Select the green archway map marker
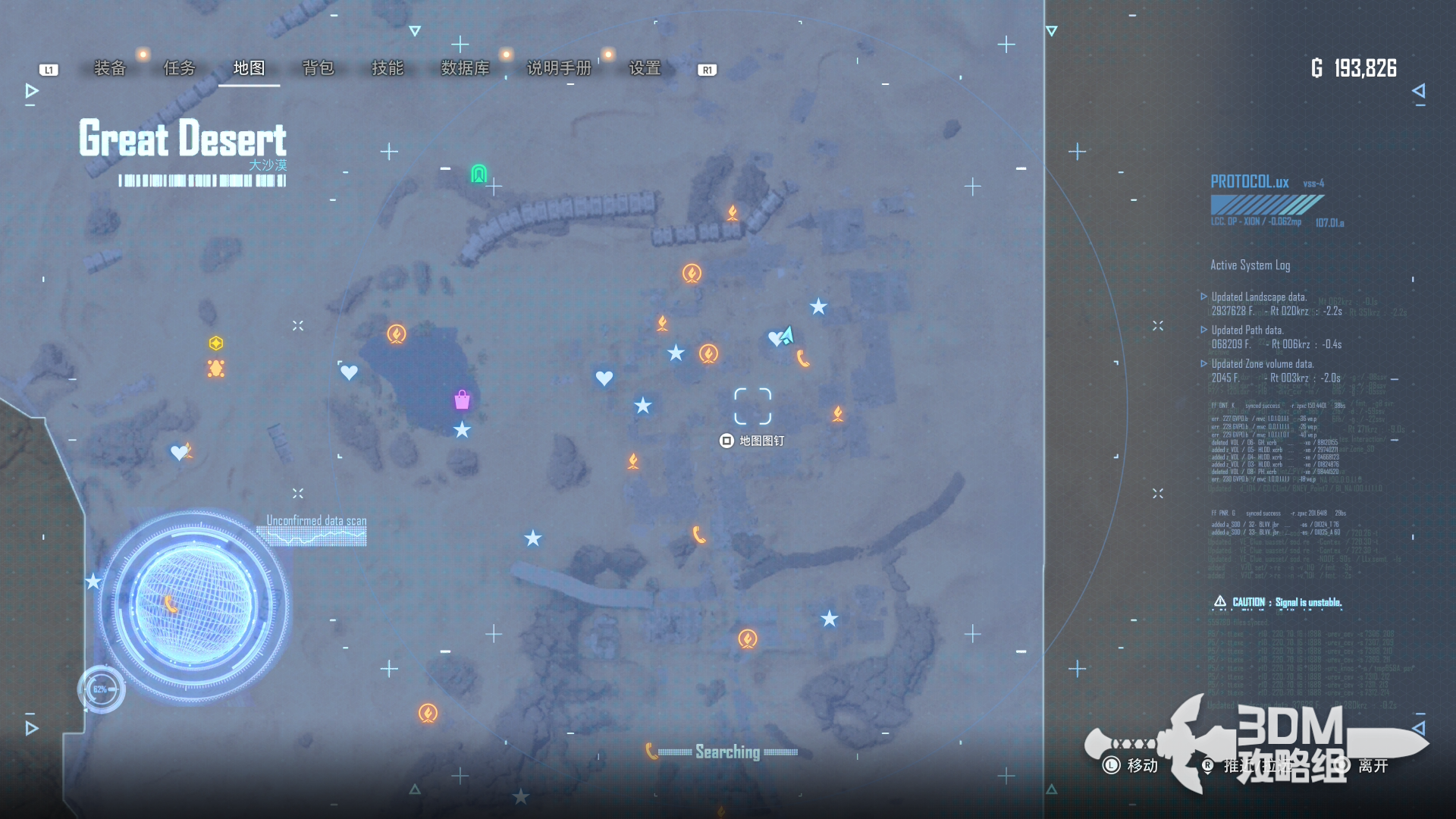Screen dimensions: 1456x819 pyautogui.click(x=479, y=174)
